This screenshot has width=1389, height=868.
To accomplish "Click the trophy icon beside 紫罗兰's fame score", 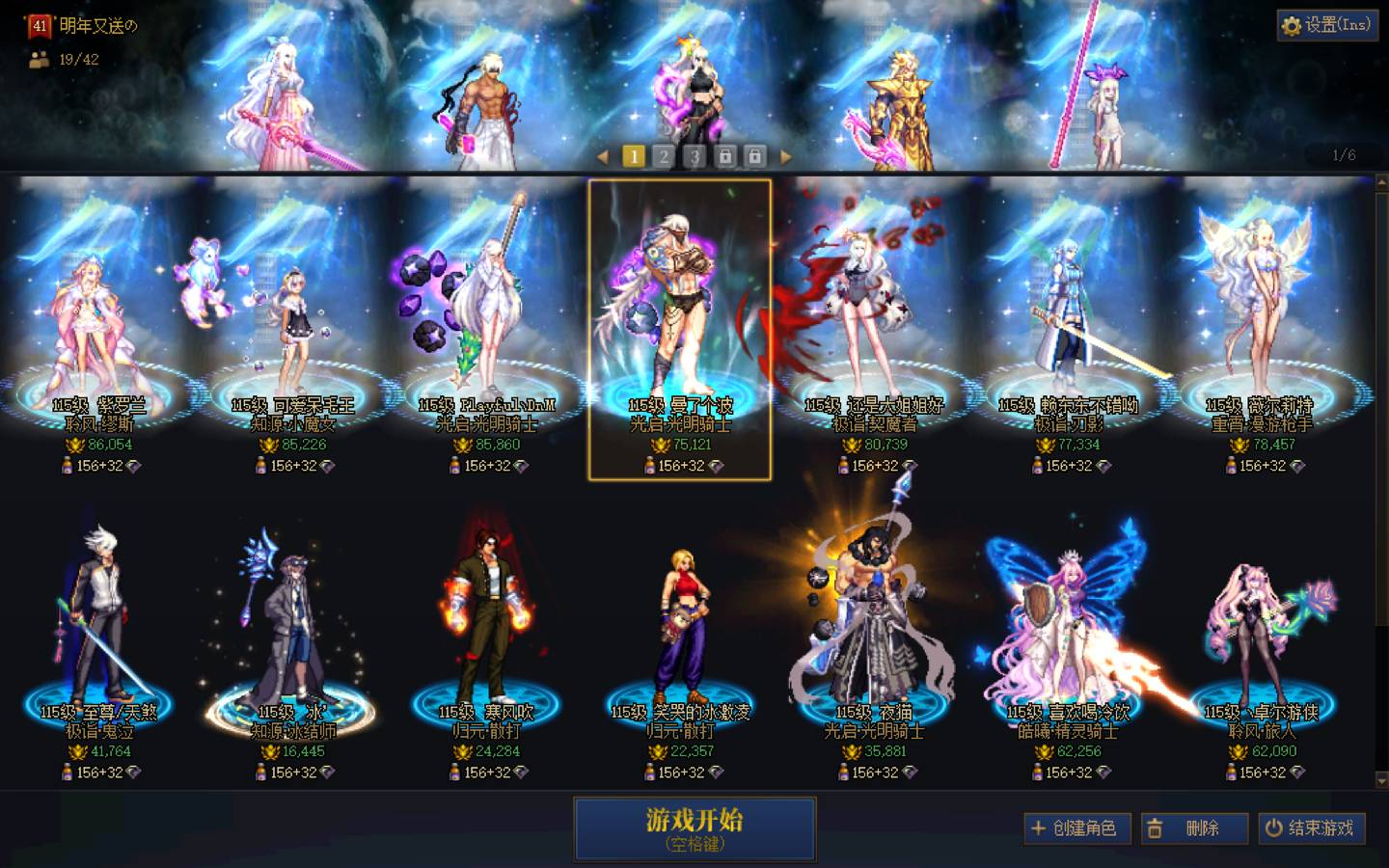I will pyautogui.click(x=75, y=445).
